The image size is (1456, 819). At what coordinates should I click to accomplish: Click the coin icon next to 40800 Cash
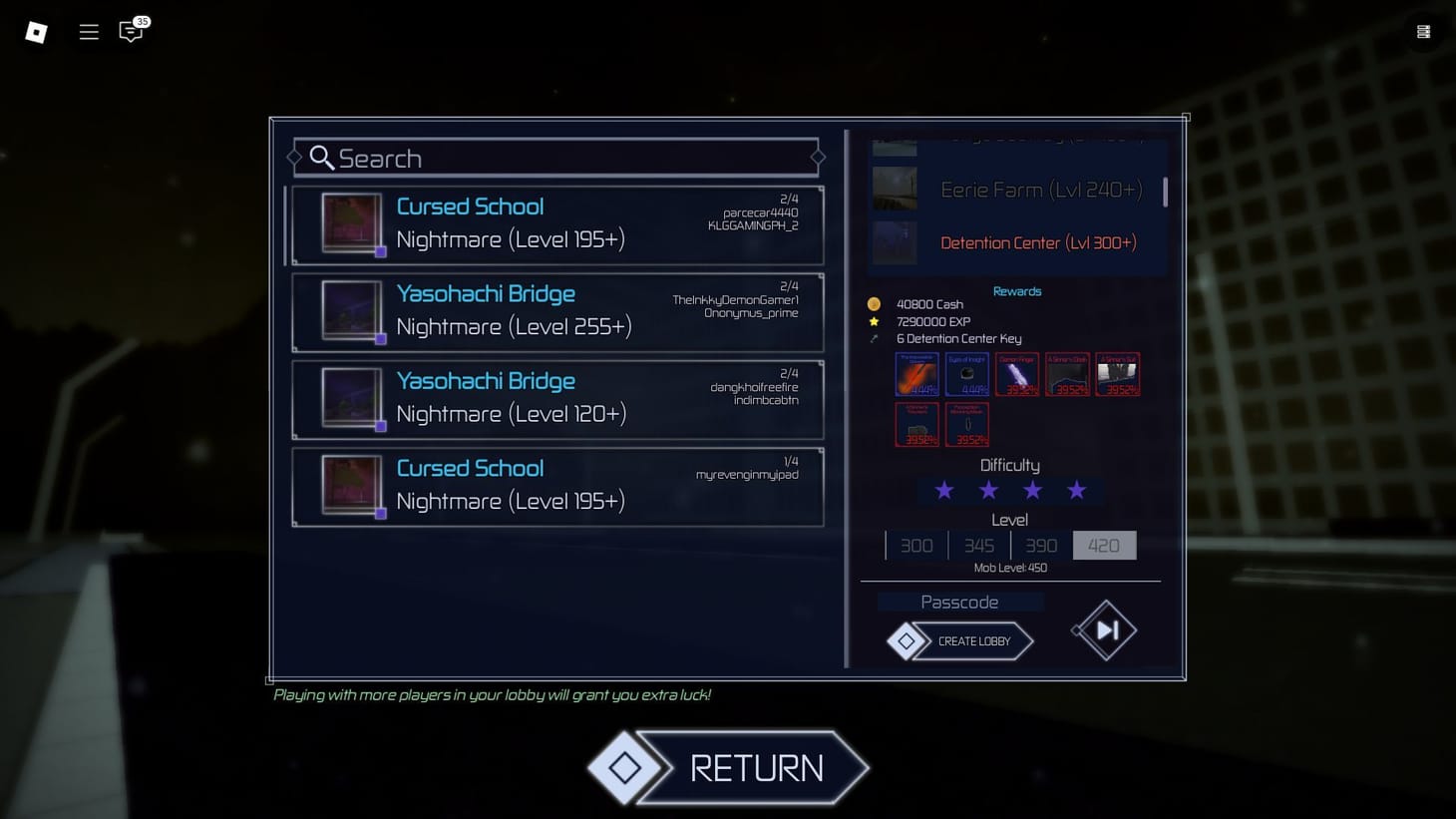tap(874, 303)
